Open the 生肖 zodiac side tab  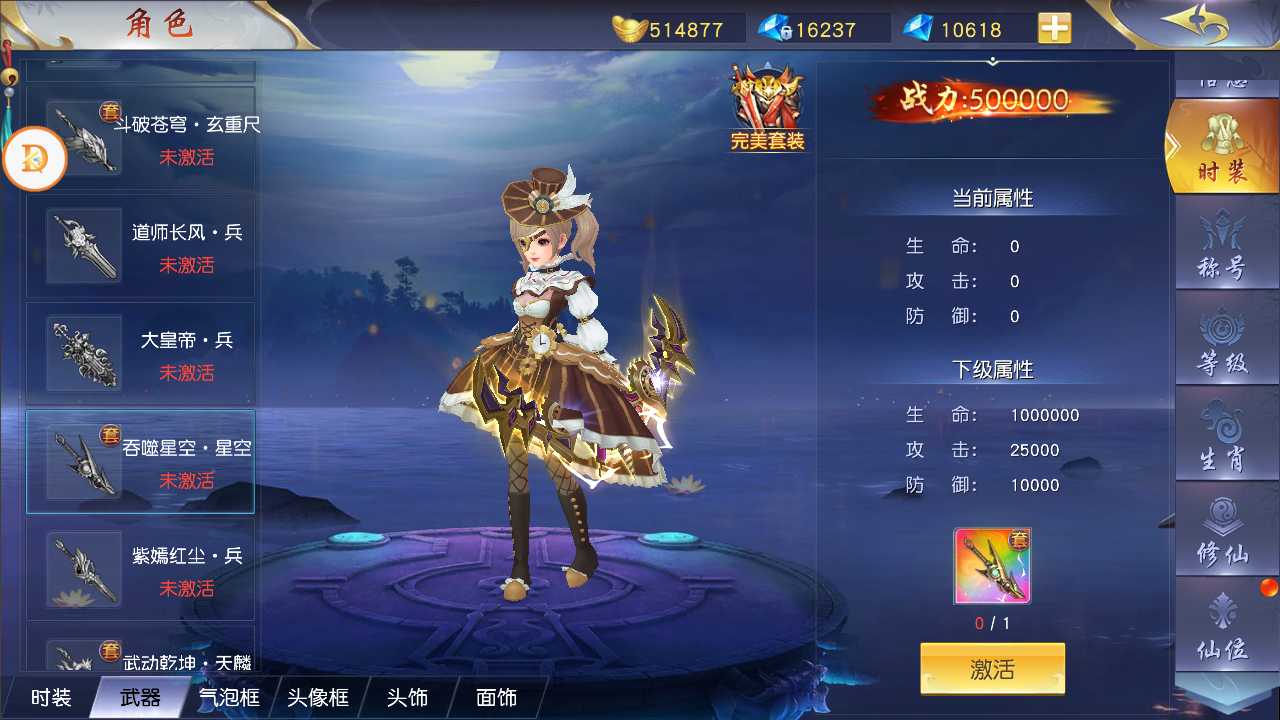click(x=1222, y=436)
